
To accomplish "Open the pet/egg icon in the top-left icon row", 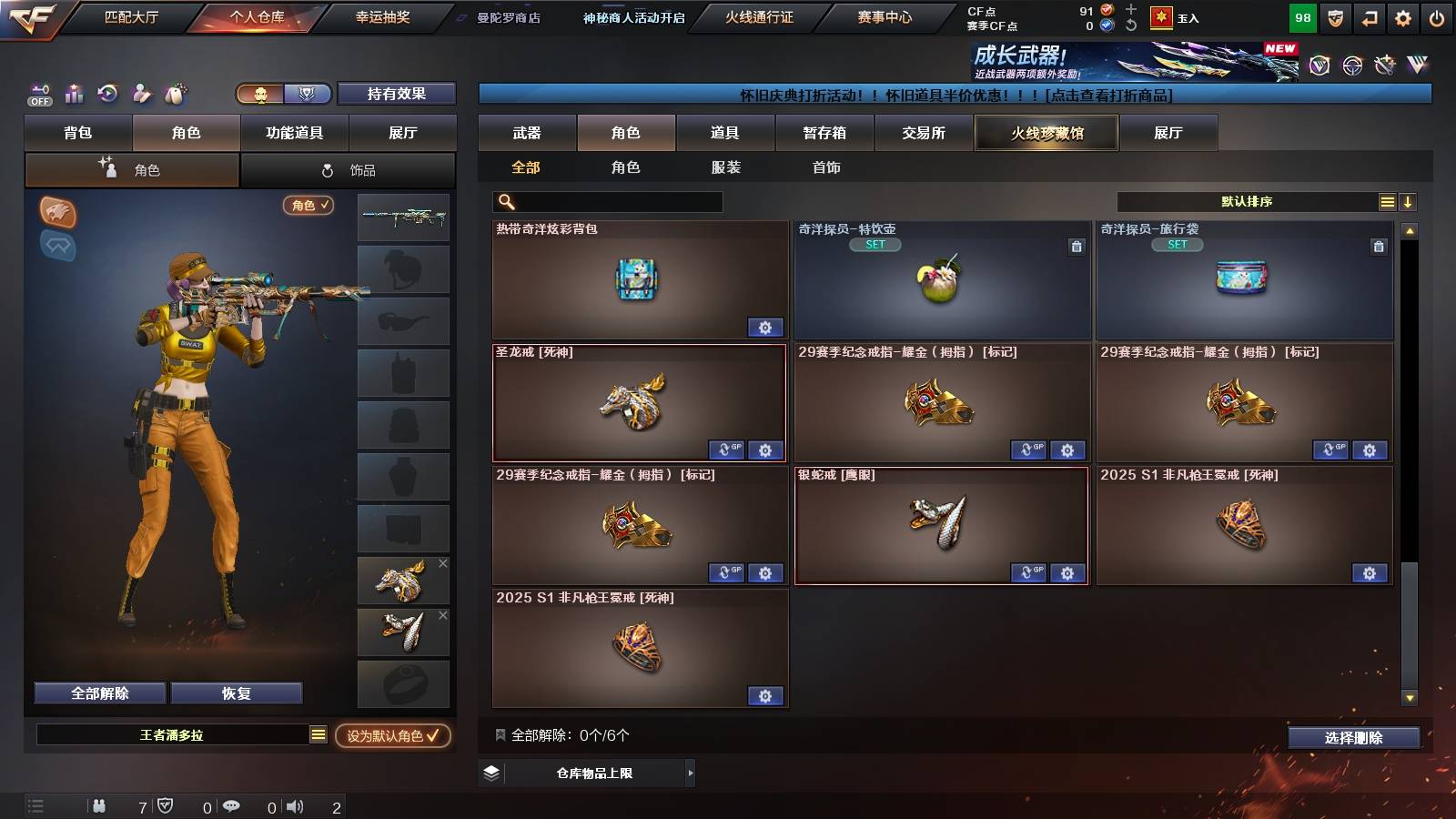I will click(x=175, y=91).
